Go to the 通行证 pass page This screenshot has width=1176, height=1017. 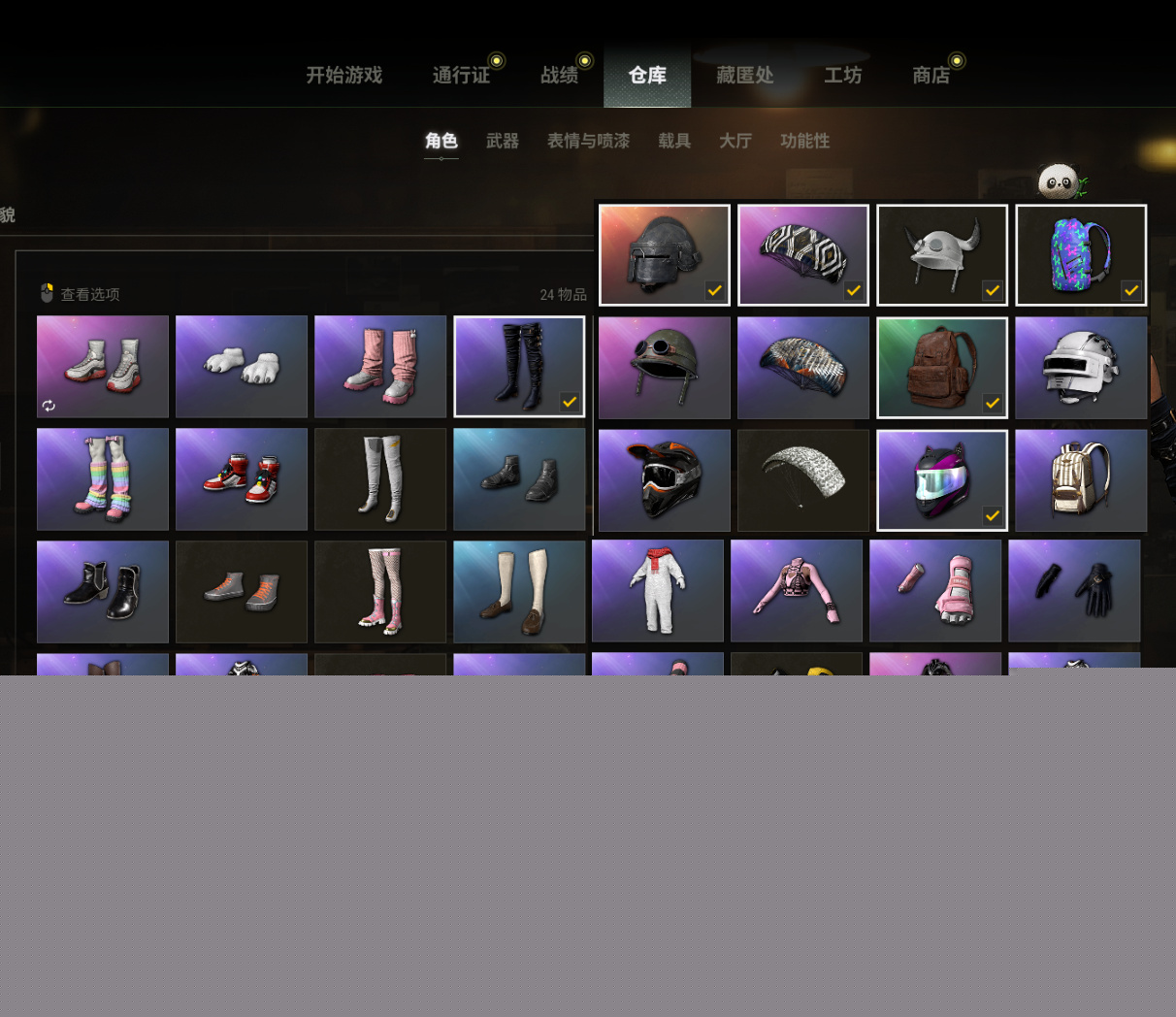coord(461,76)
